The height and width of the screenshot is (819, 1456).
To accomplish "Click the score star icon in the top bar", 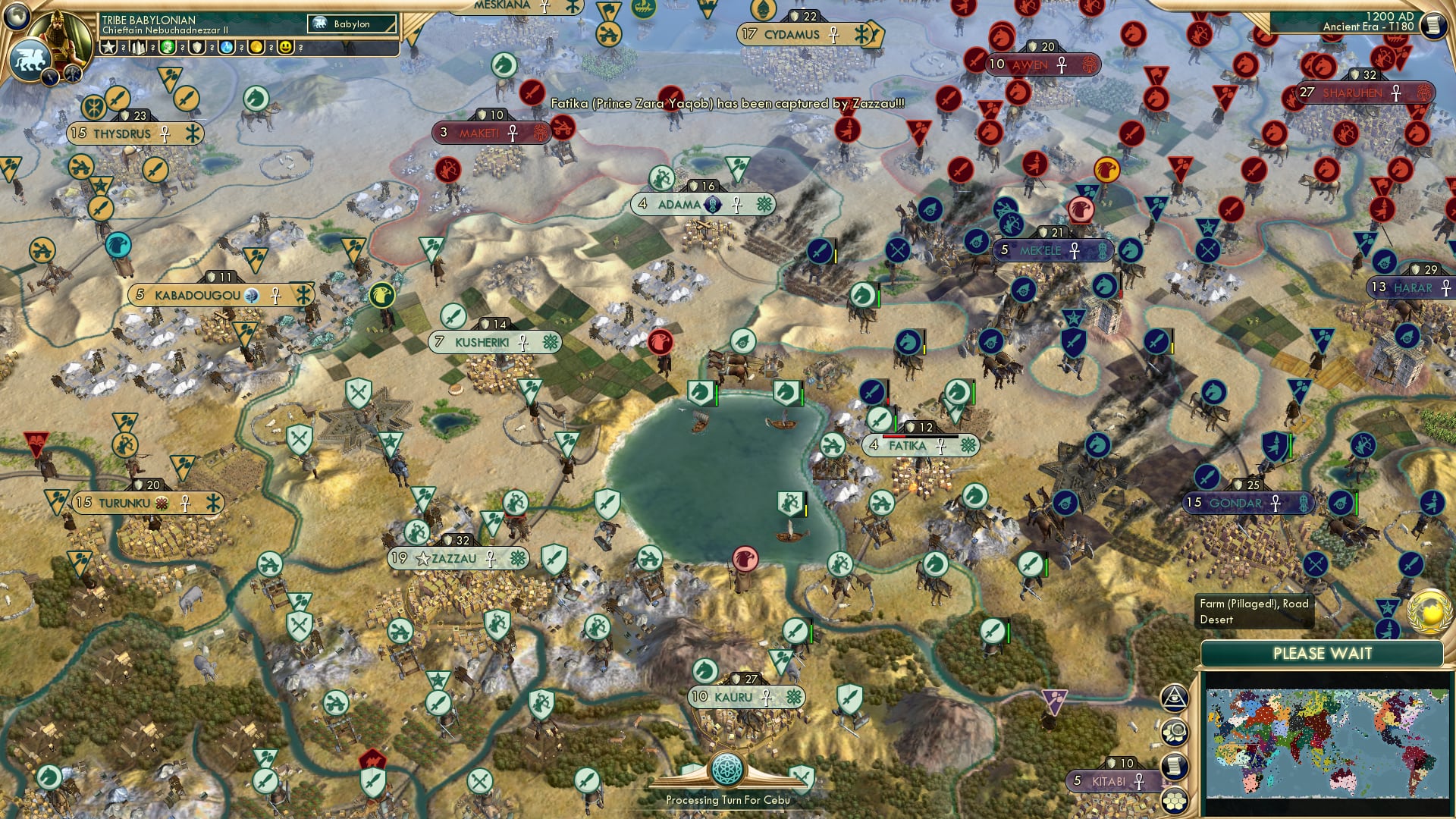I will (x=109, y=47).
